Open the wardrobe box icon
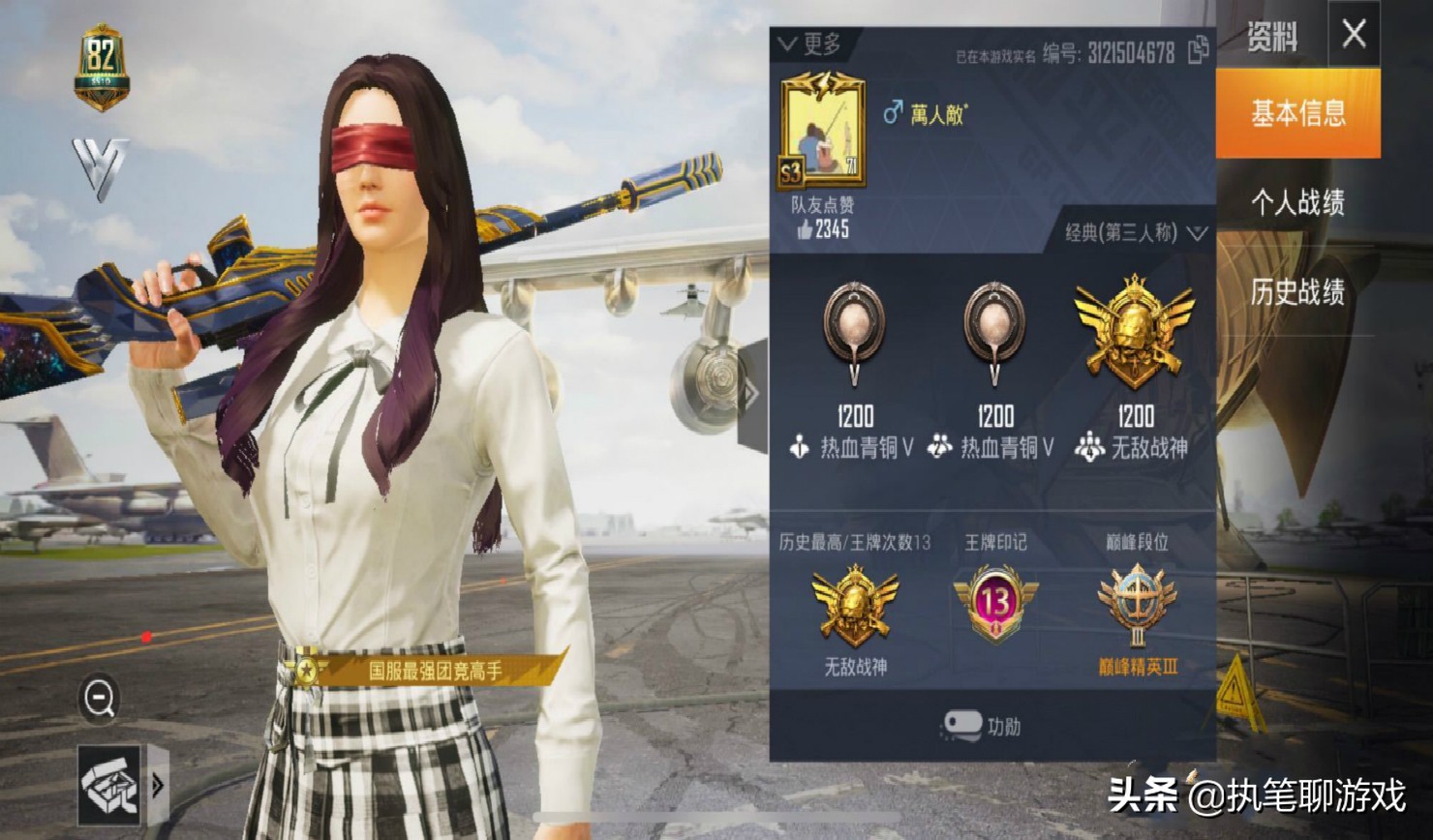1433x840 pixels. point(109,785)
